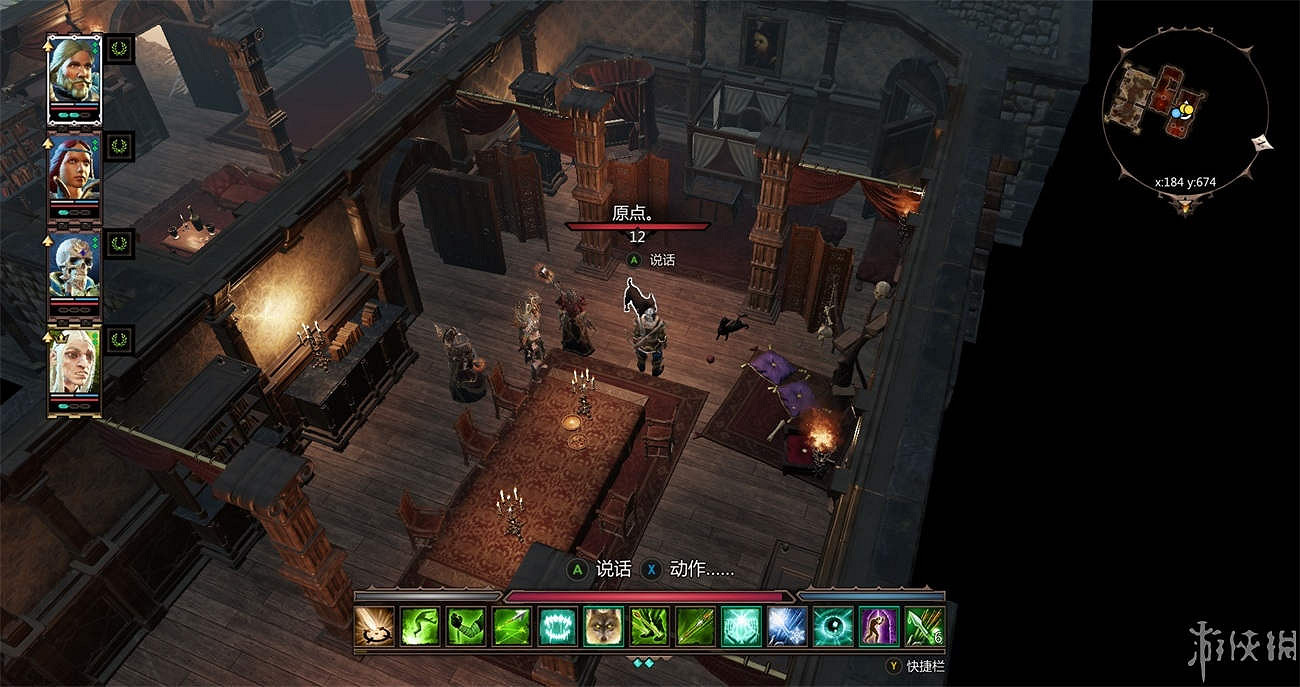Select the teal fanged jaws skill
Viewport: 1300px width, 687px height.
558,627
